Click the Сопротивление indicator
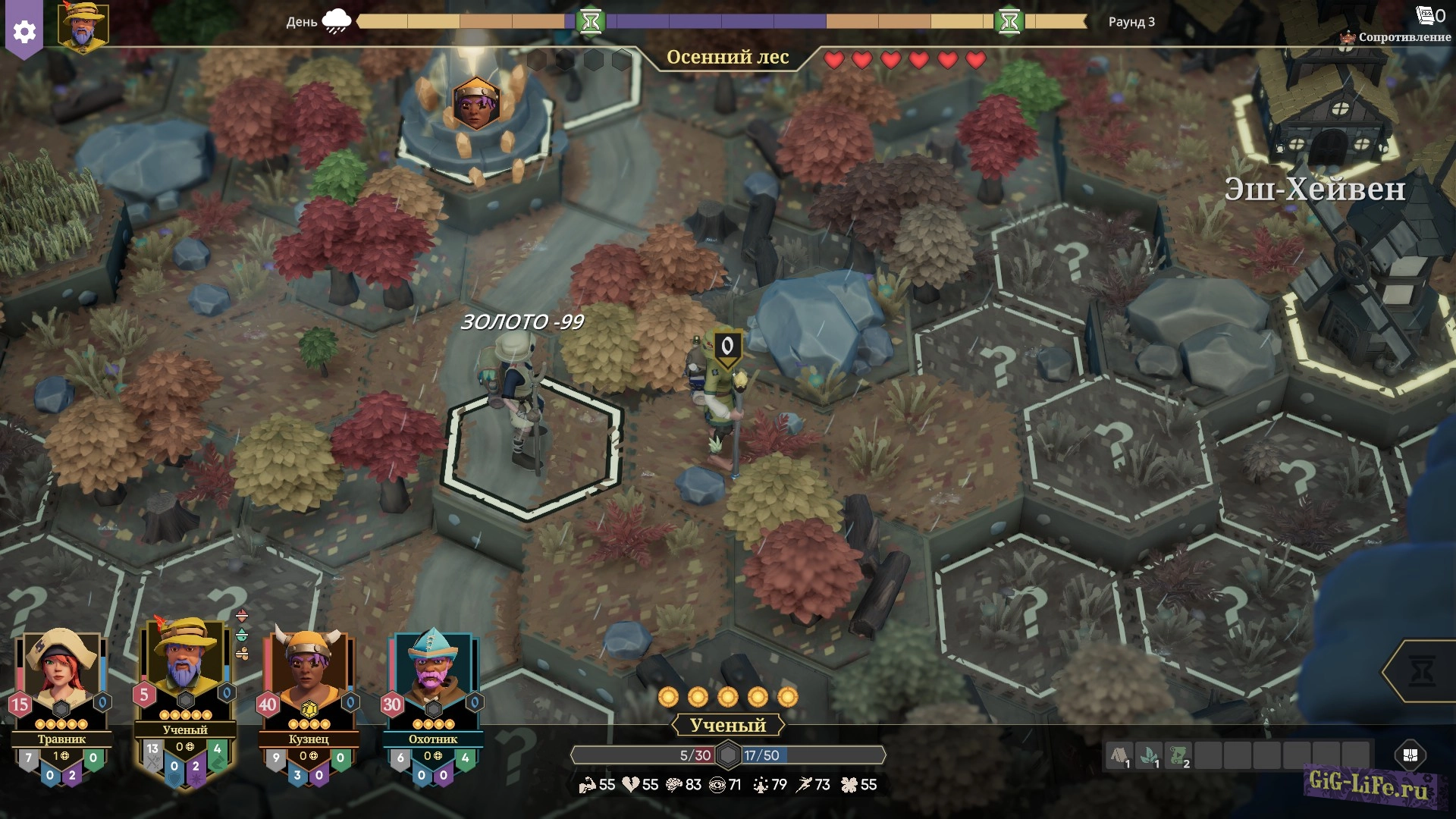Viewport: 1456px width, 819px height. pyautogui.click(x=1397, y=36)
